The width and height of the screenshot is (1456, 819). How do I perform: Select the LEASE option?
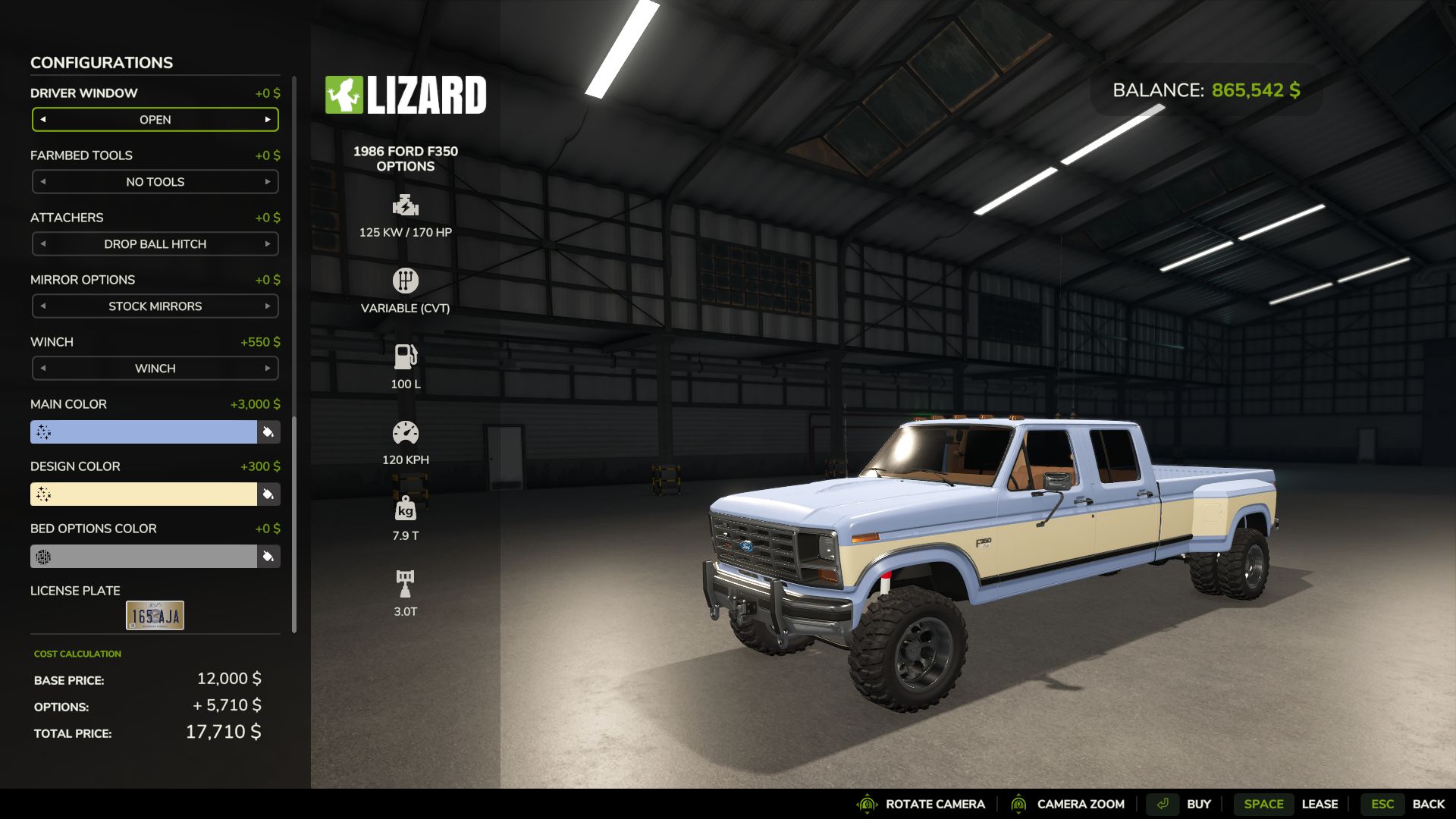click(x=1321, y=804)
